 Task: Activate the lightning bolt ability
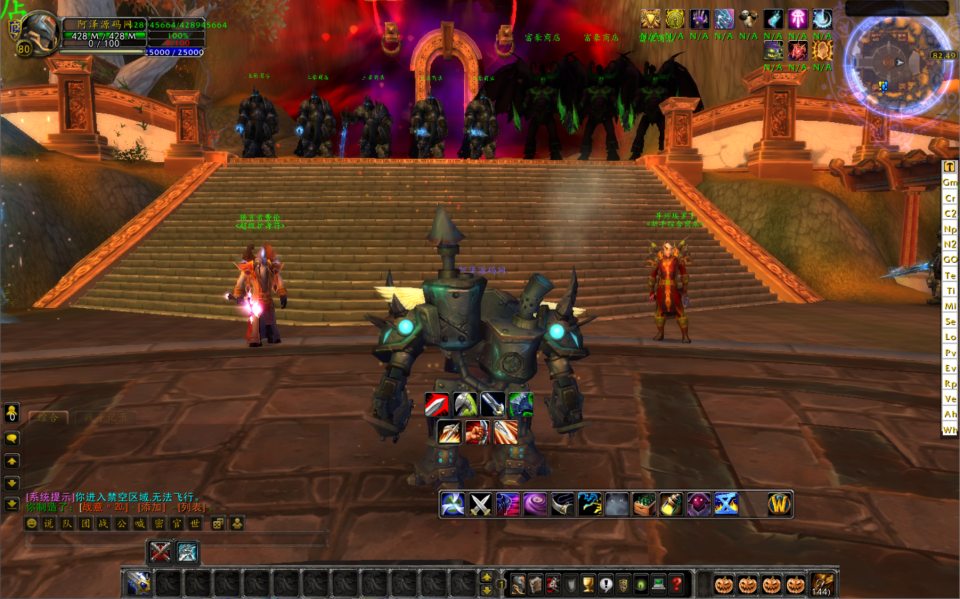click(589, 504)
